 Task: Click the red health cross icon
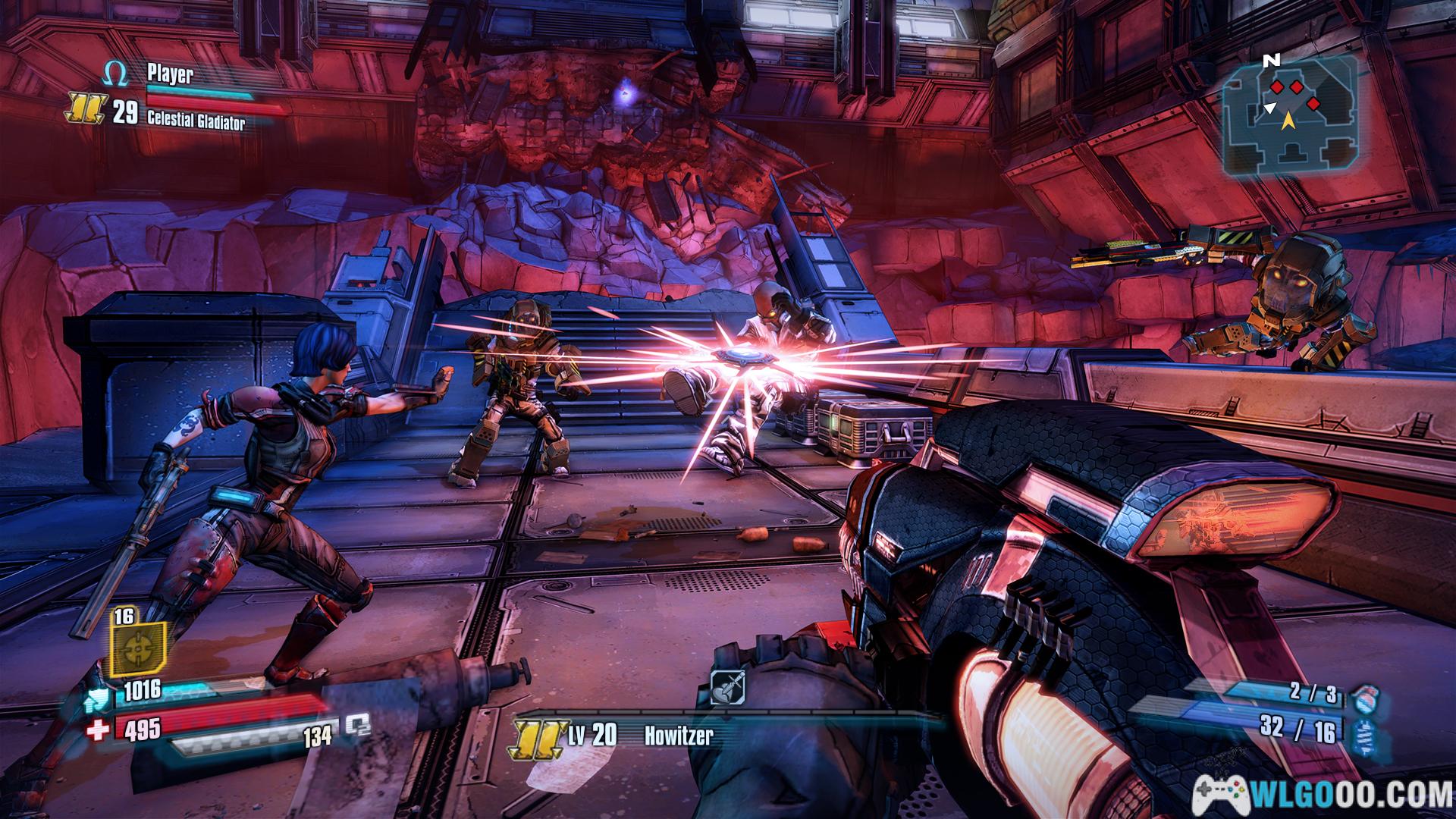click(x=98, y=729)
